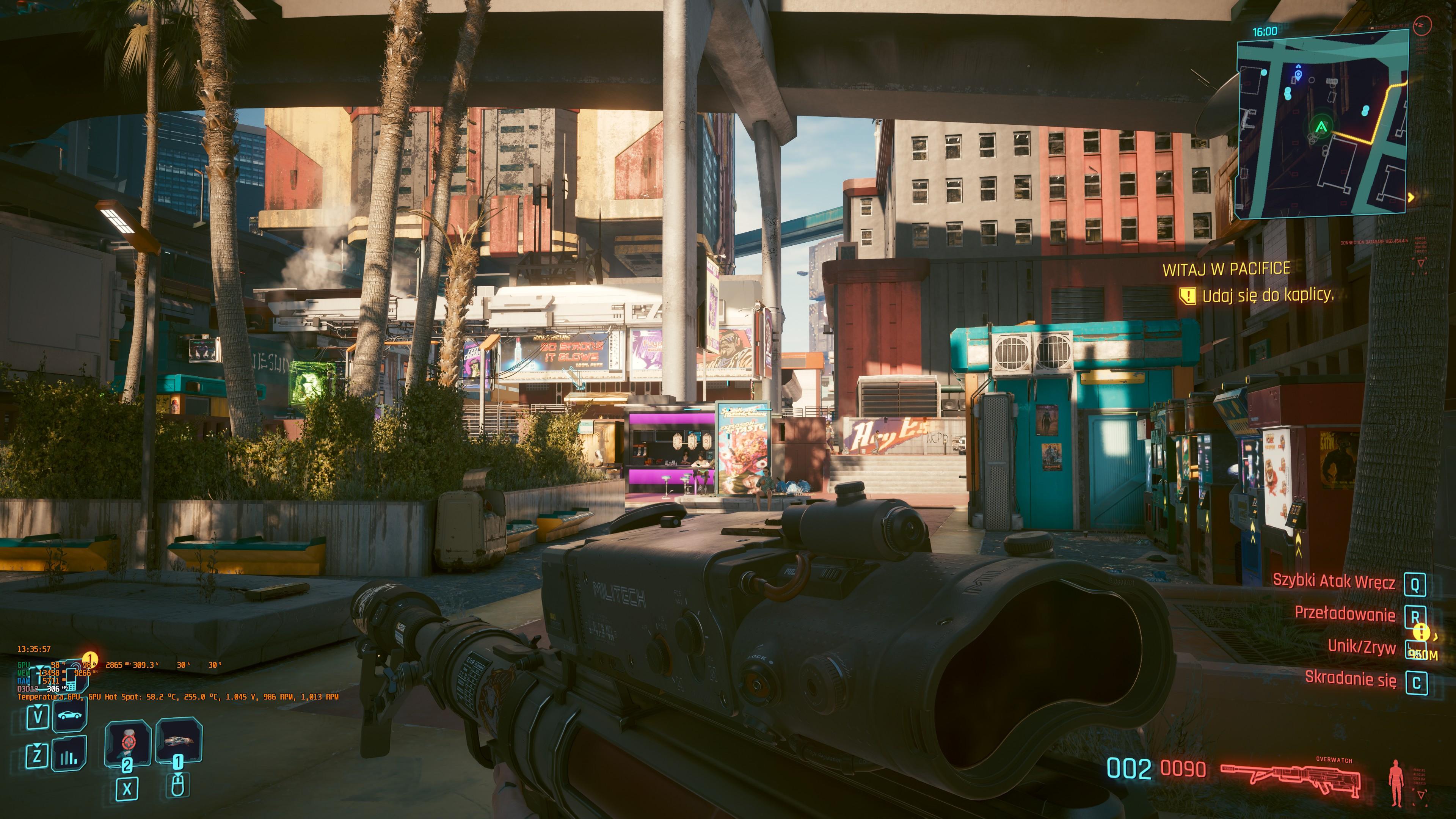Use the healing inhaler quick slot
The image size is (1456, 819).
(128, 742)
